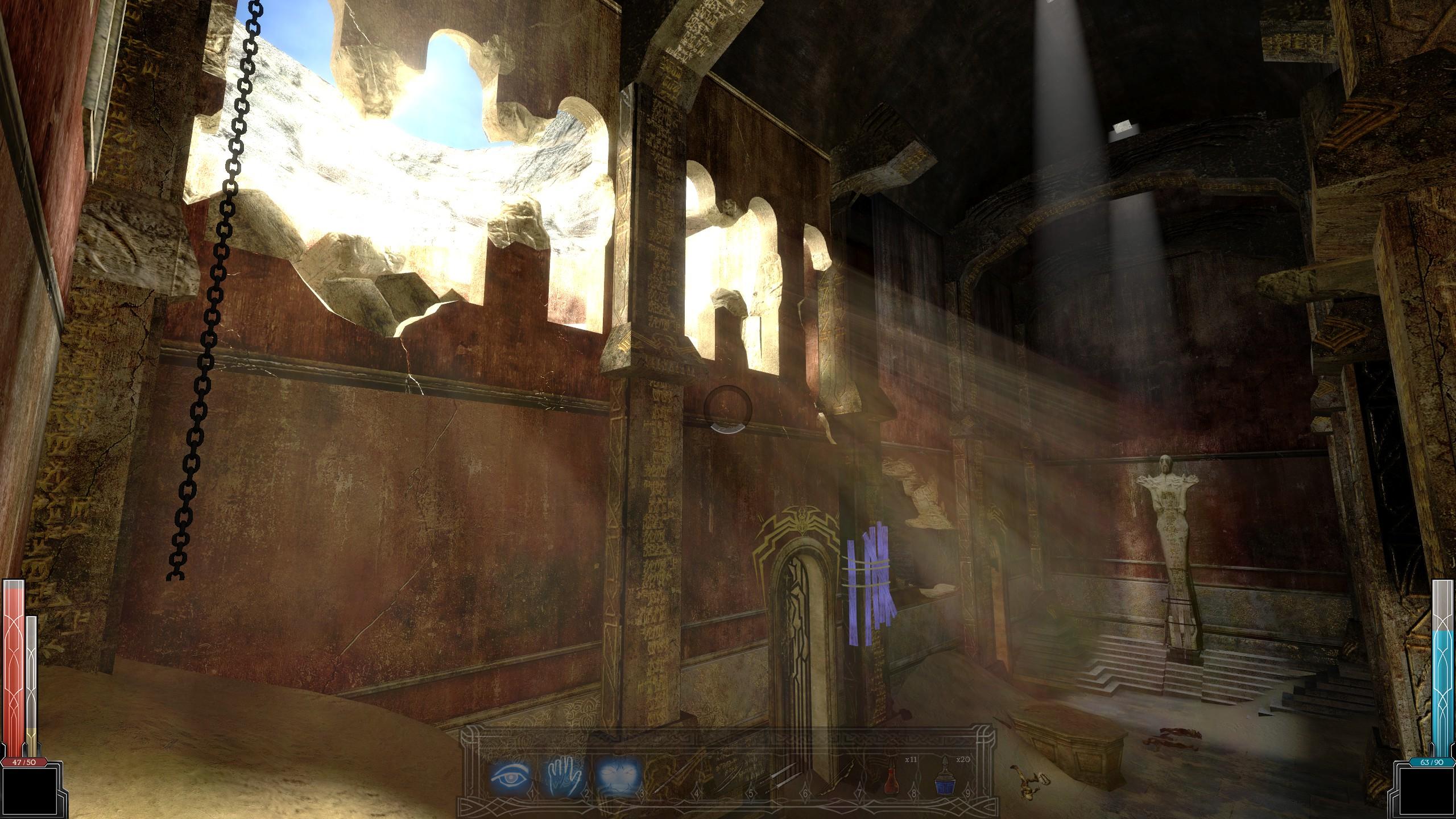Select the magic eye spell in slot 1
The height and width of the screenshot is (819, 1456).
coord(508,777)
